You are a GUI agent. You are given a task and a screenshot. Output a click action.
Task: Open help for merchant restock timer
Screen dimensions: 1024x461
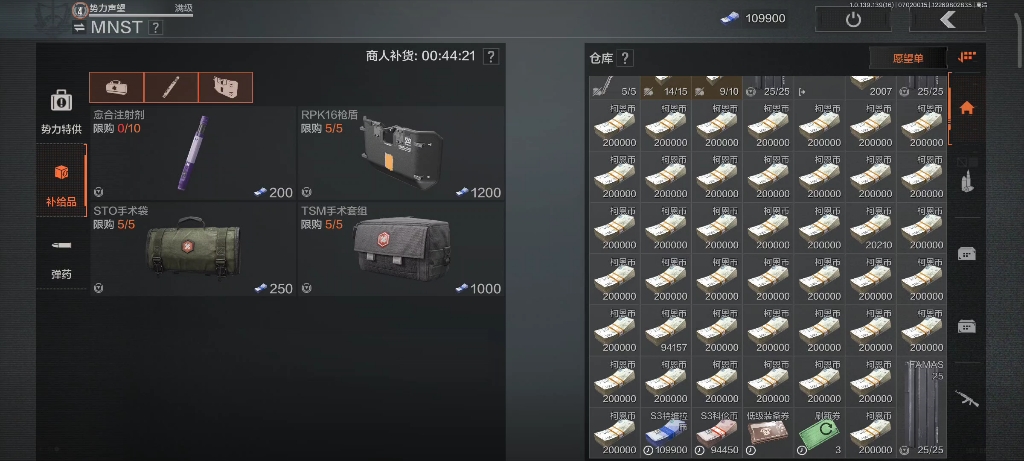490,57
